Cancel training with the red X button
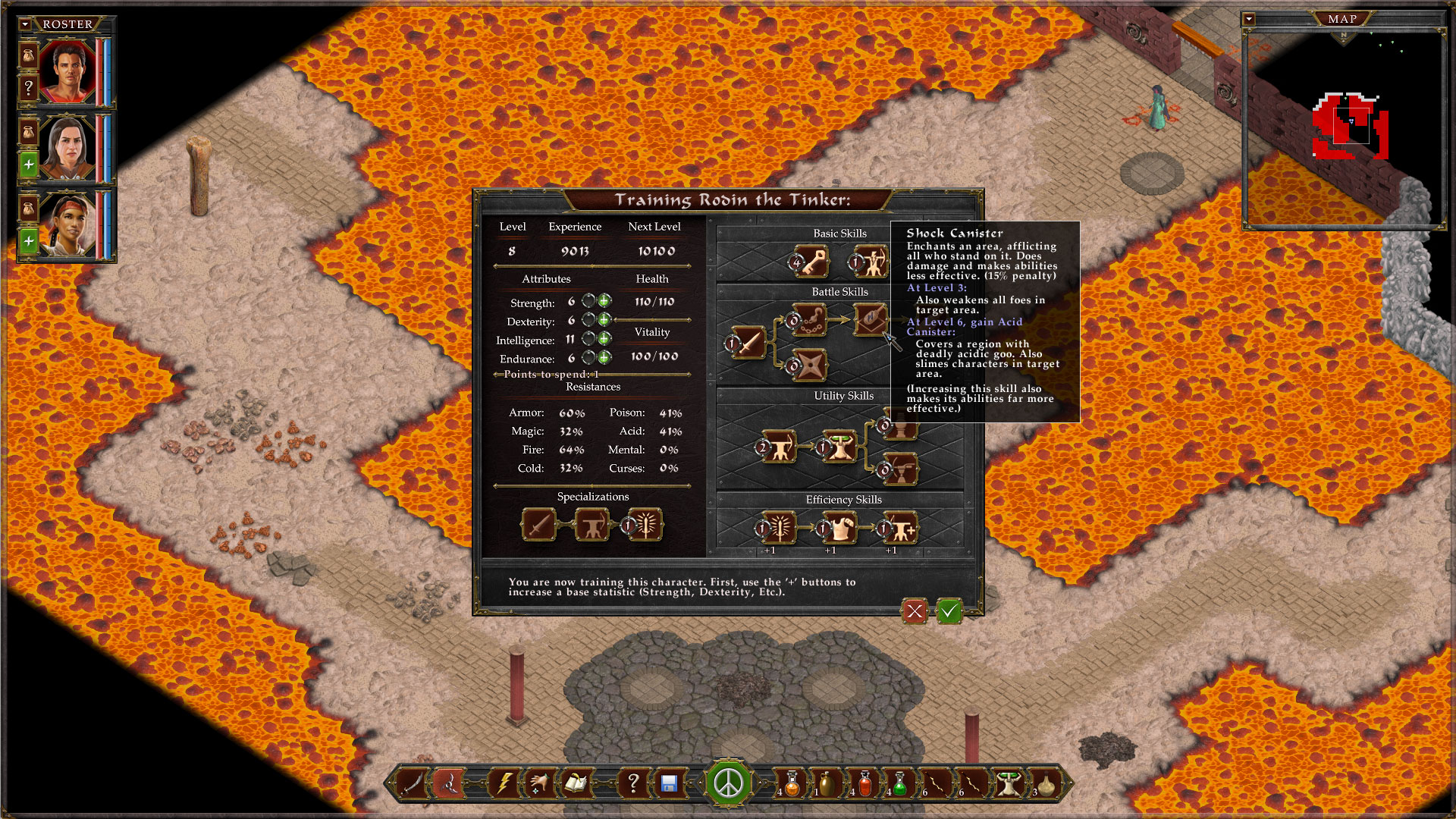The image size is (1456, 819). pos(914,611)
